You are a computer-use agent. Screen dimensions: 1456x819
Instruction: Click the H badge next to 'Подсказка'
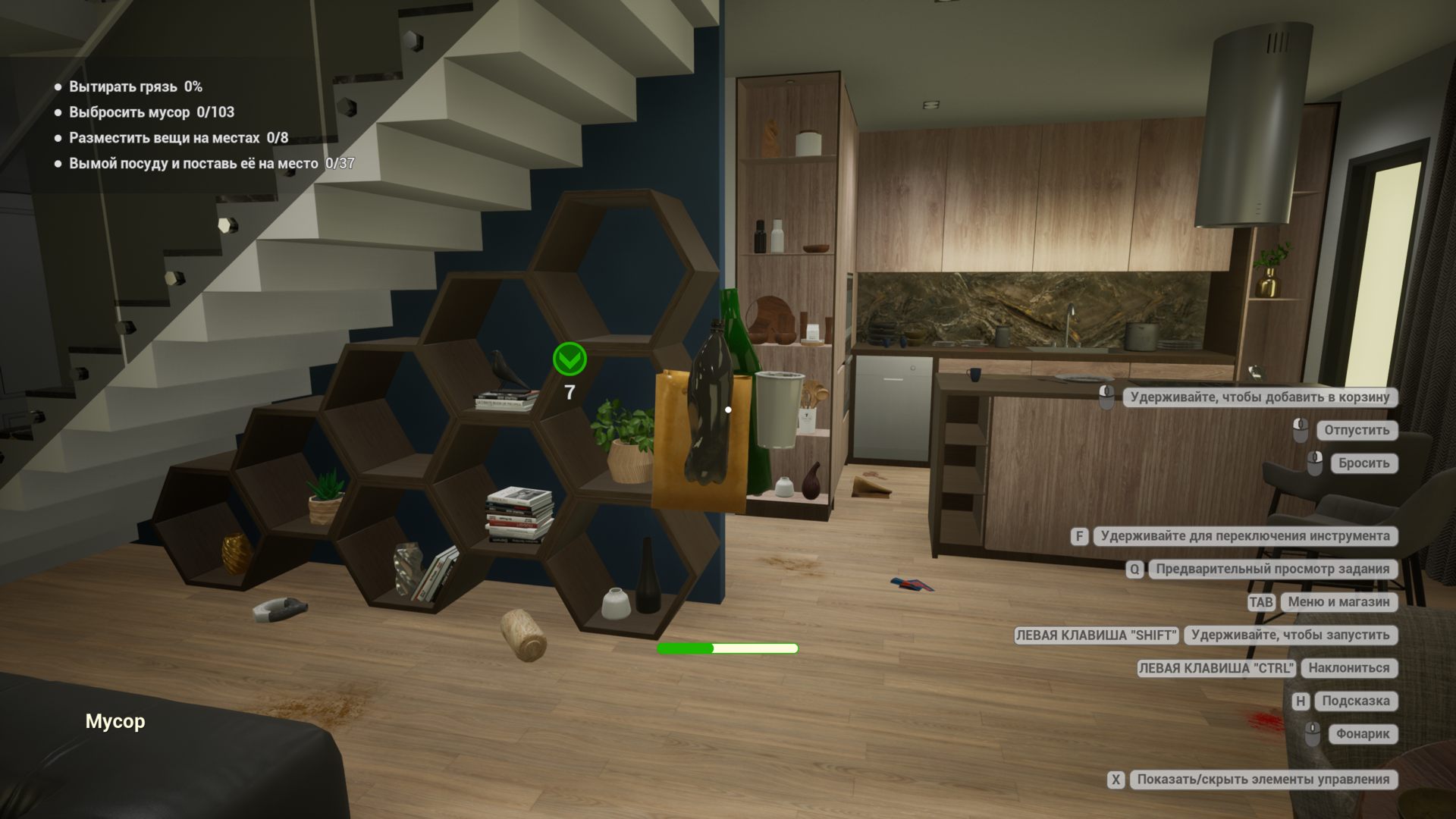coord(1301,701)
